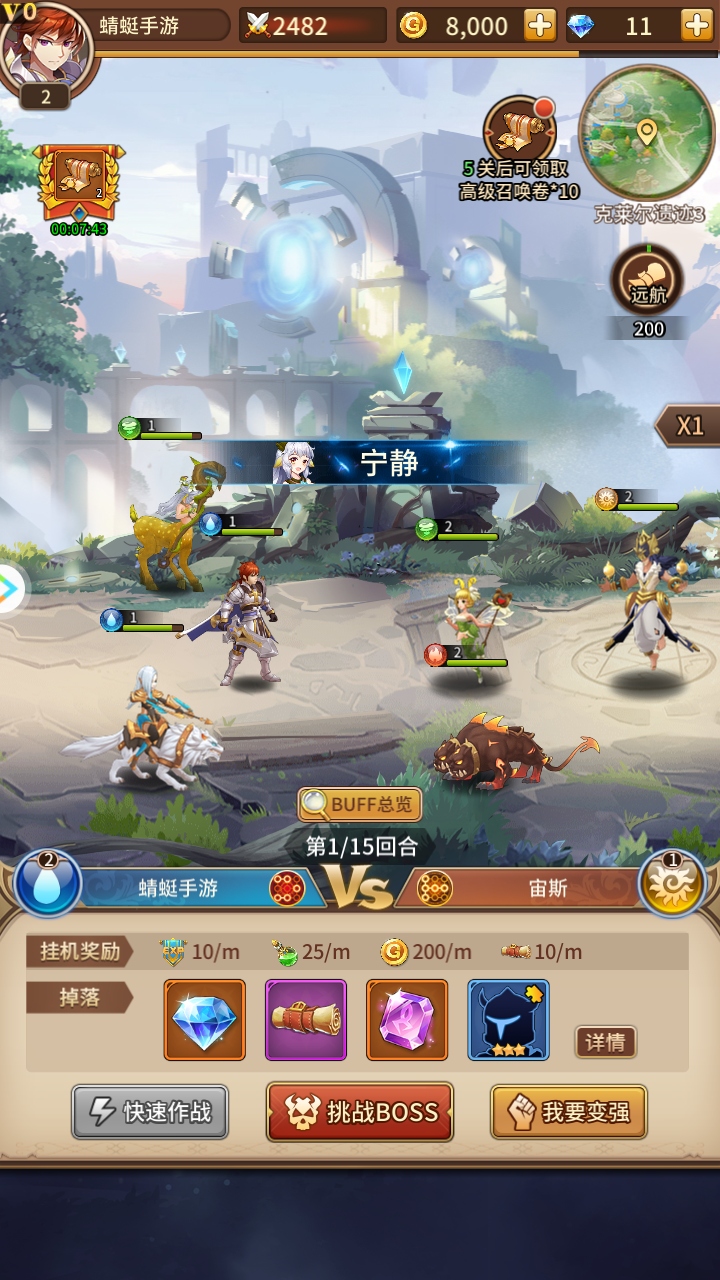Select the blue diamond drop item
The height and width of the screenshot is (1280, 720).
click(205, 1020)
